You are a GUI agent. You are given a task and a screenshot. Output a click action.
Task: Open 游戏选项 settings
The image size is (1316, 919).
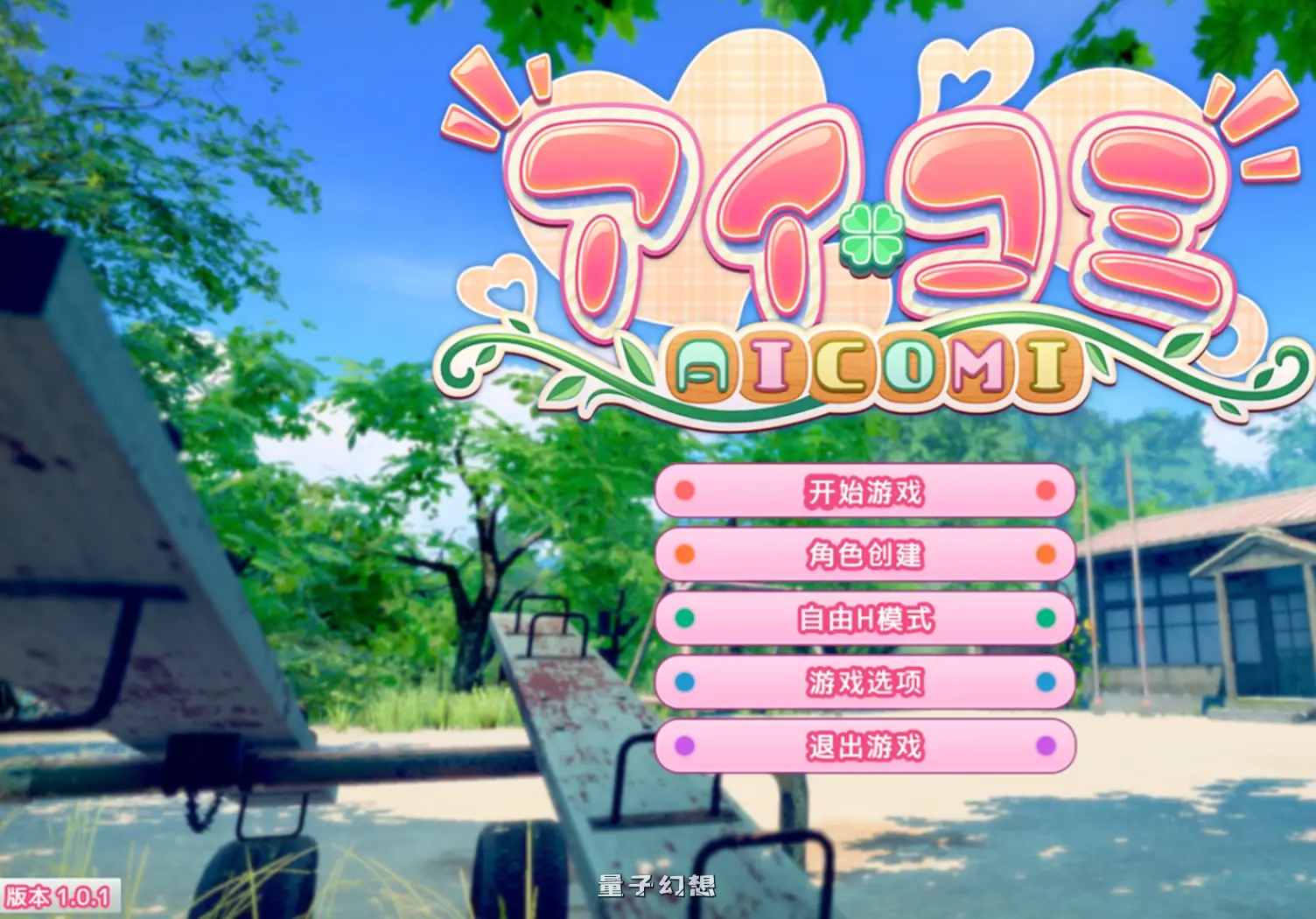coord(864,682)
